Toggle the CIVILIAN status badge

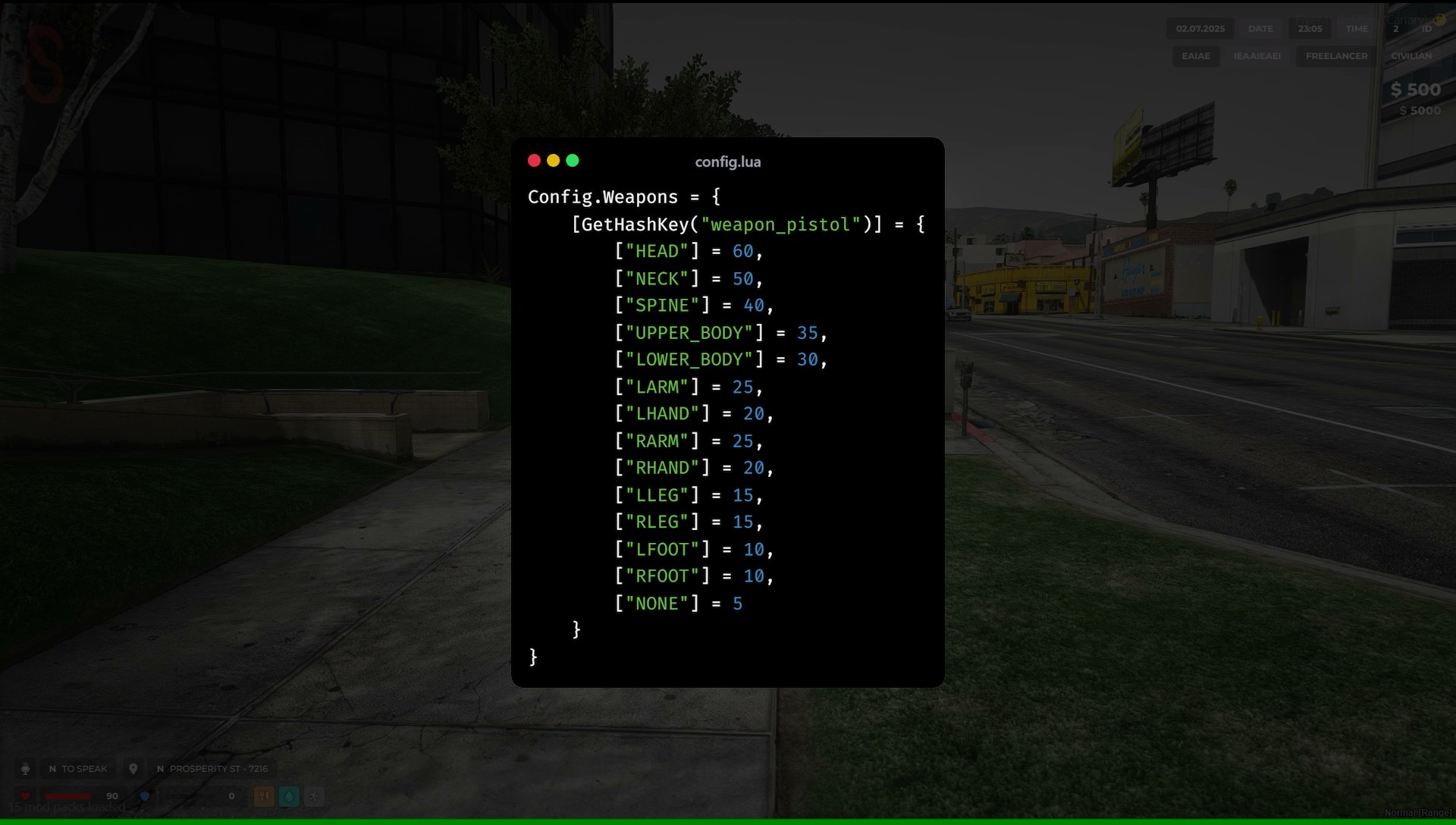tap(1411, 56)
